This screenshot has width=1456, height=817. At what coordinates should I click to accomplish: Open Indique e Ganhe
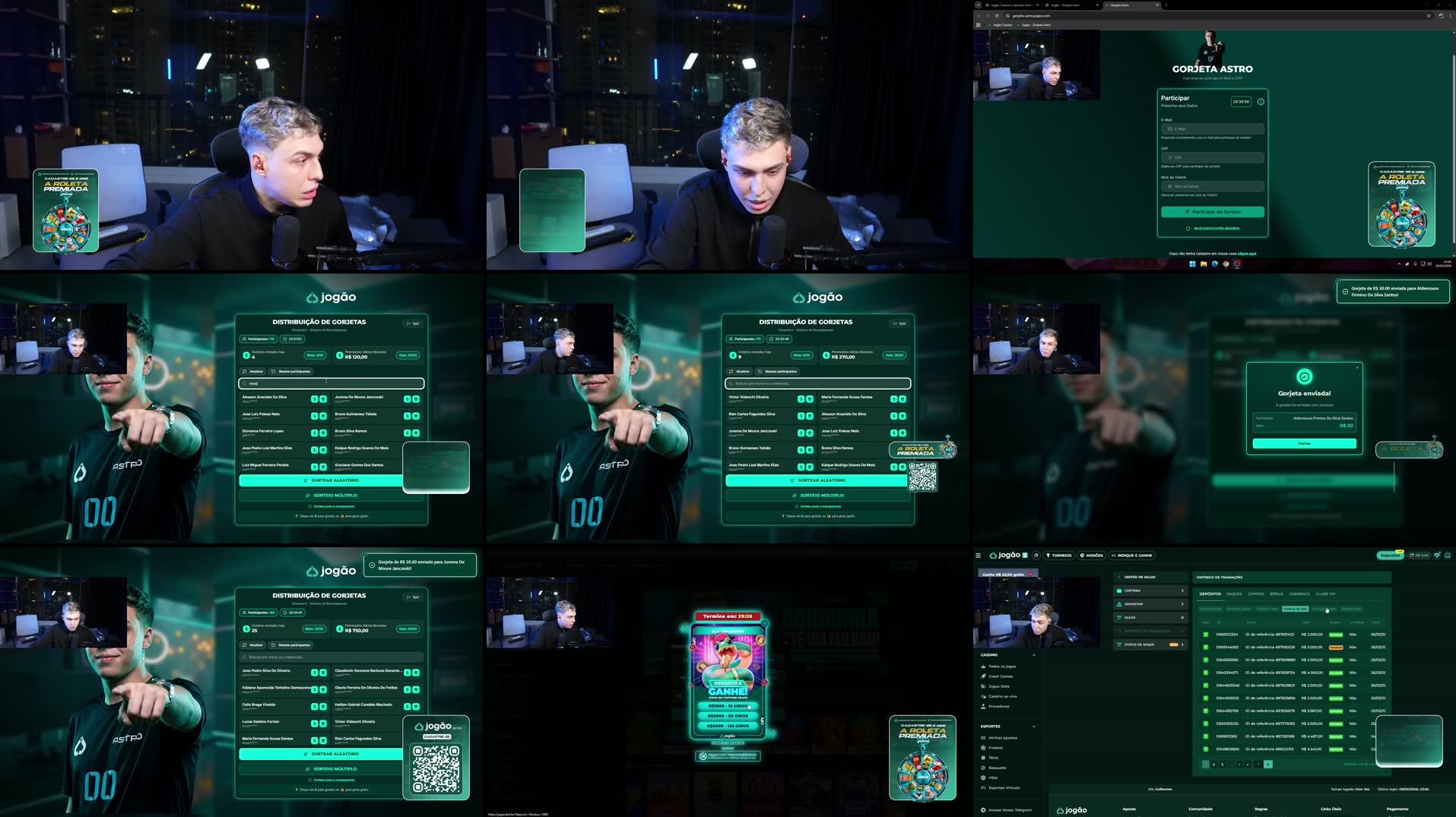[1132, 556]
